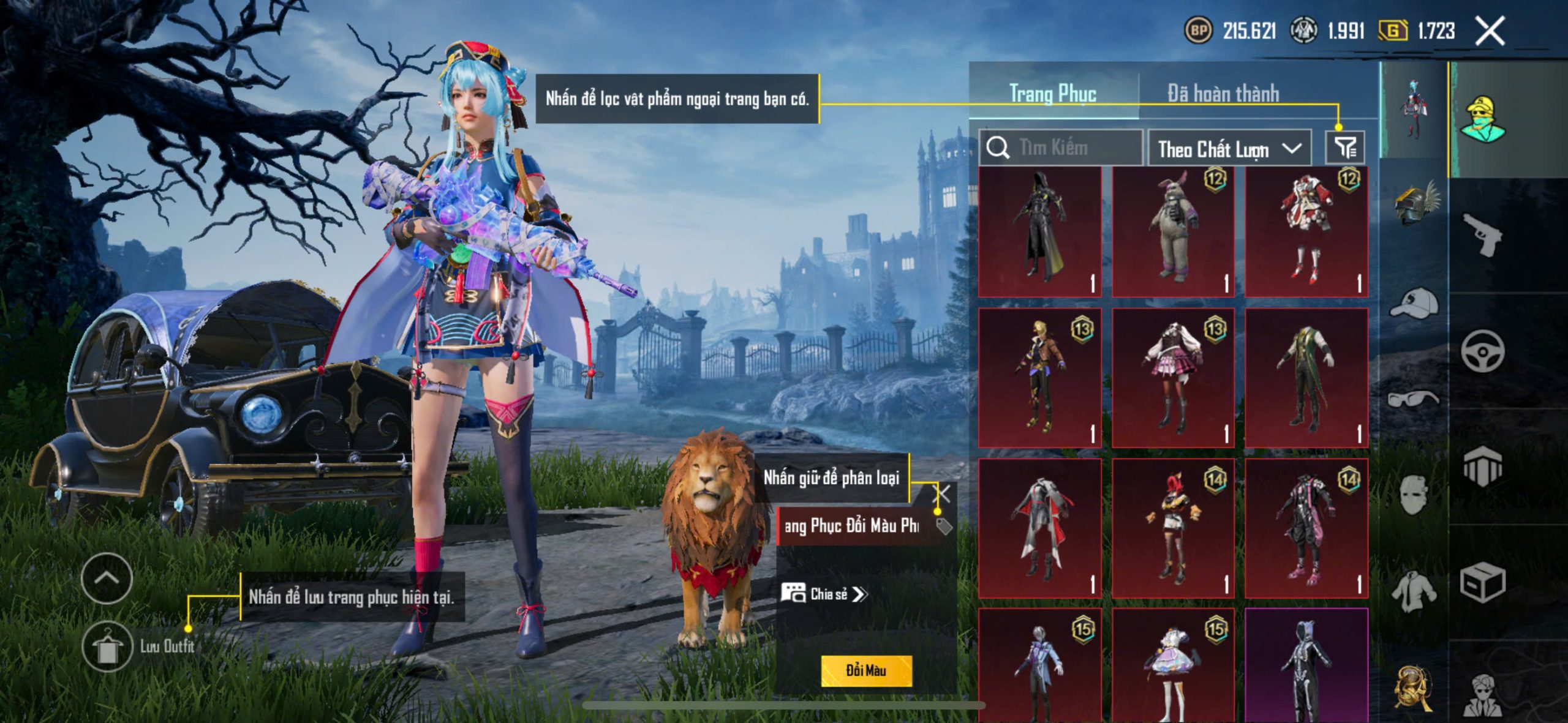
Task: Select the pink frilly skirt outfit
Action: [1172, 378]
